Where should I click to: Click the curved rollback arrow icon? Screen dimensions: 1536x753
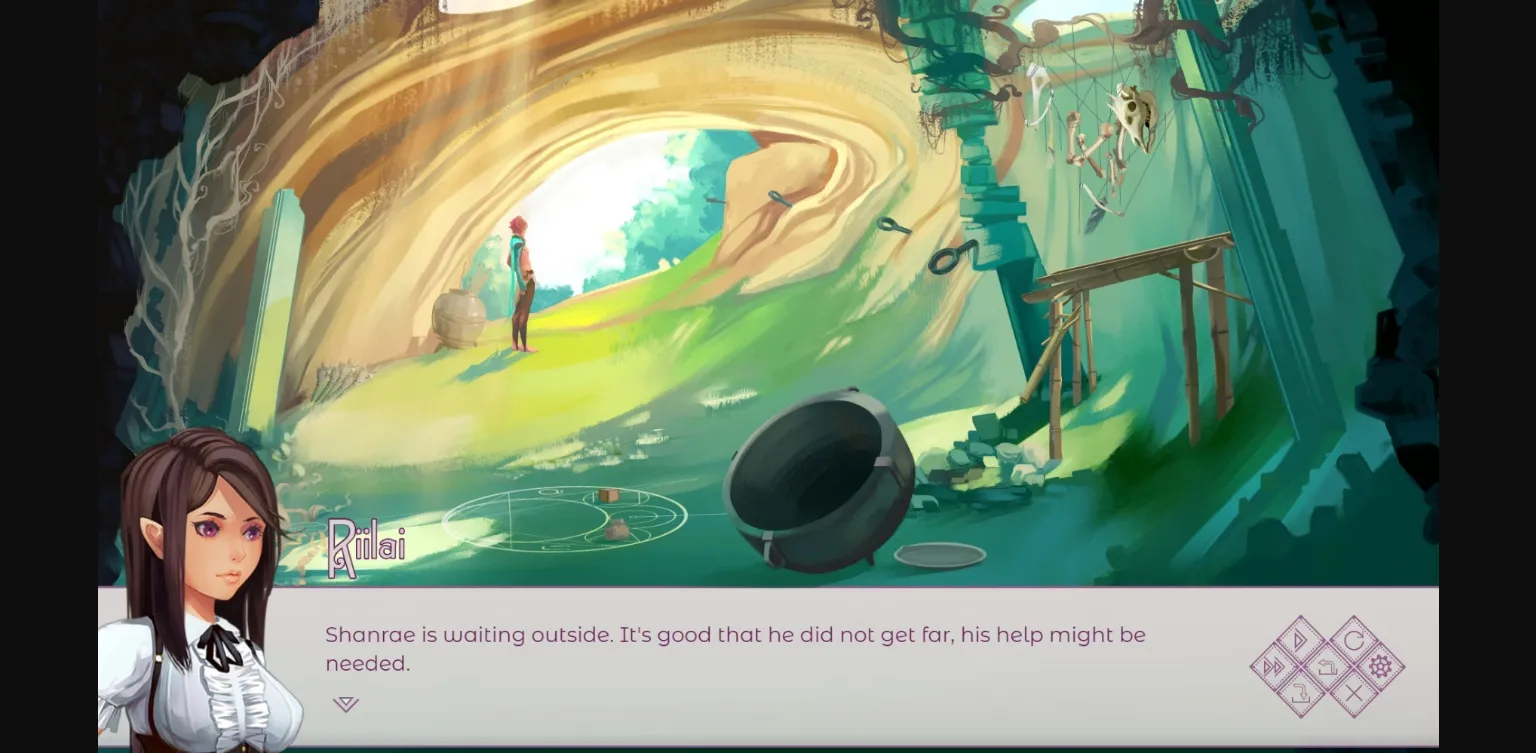point(1327,667)
